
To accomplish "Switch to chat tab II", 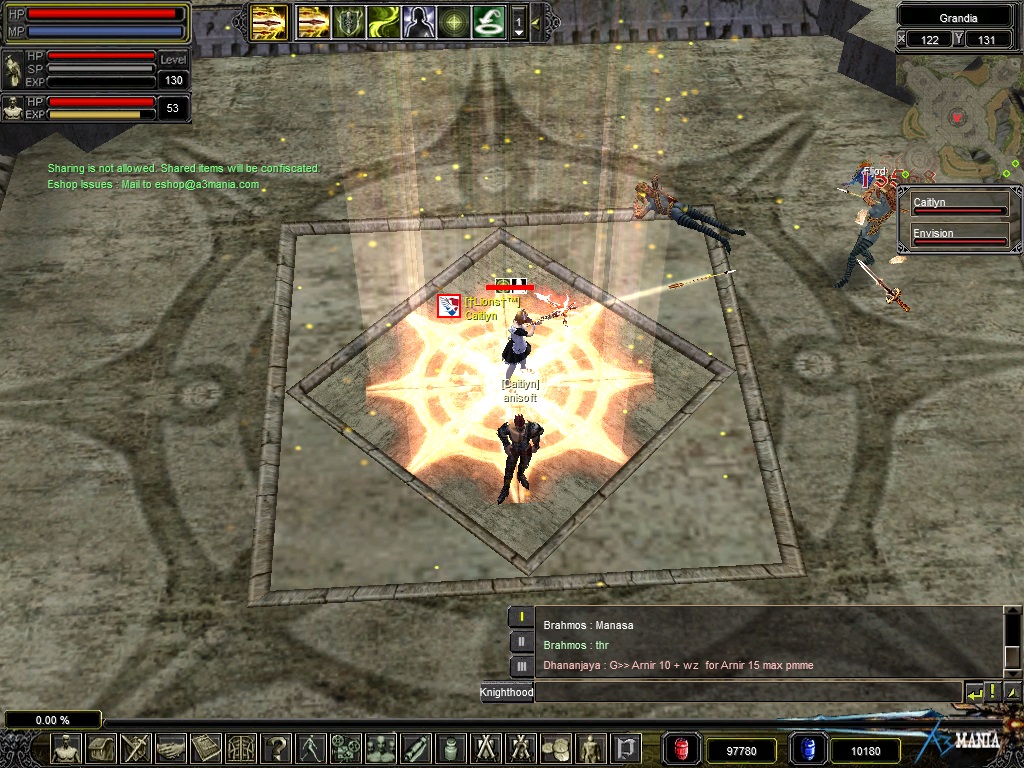I will pos(521,642).
